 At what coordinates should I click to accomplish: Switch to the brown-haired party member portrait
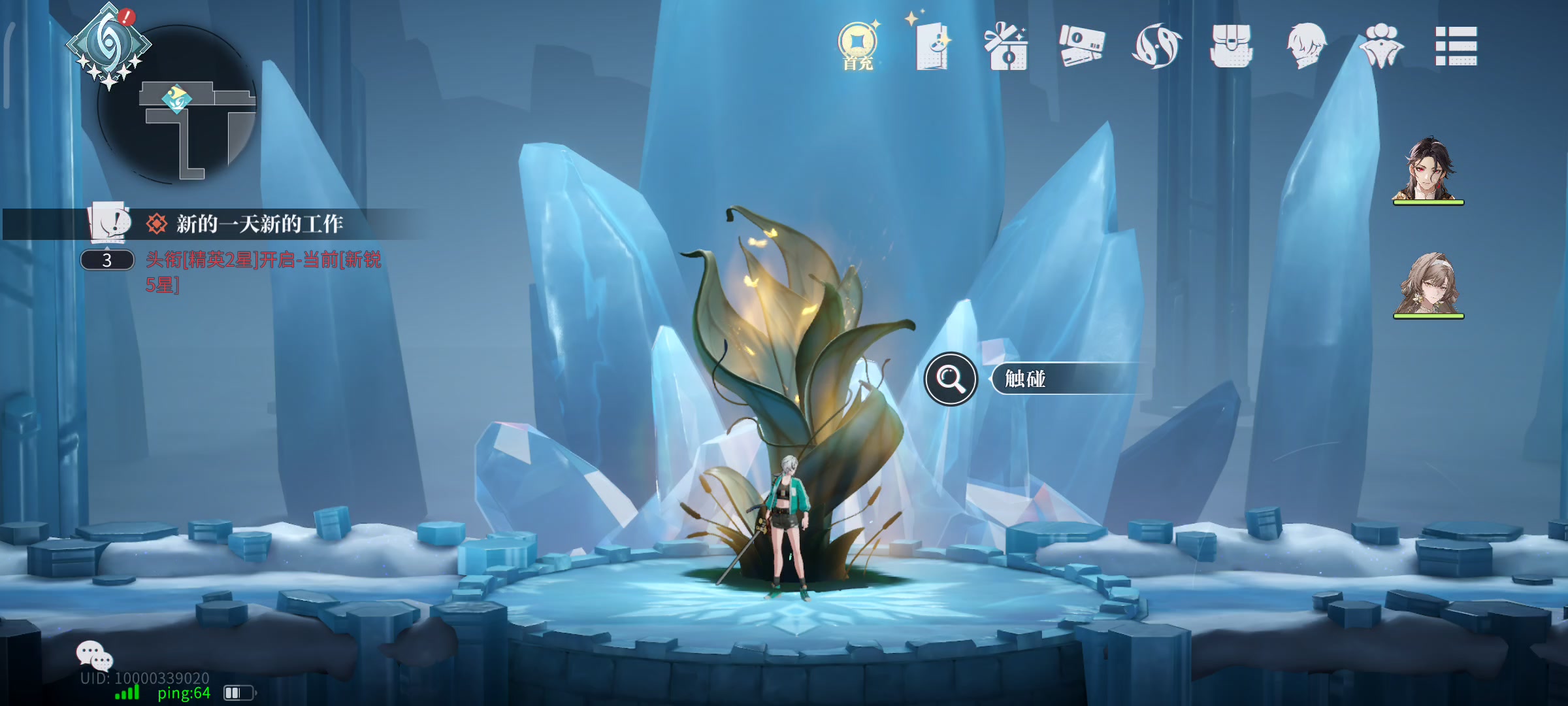(x=1428, y=284)
